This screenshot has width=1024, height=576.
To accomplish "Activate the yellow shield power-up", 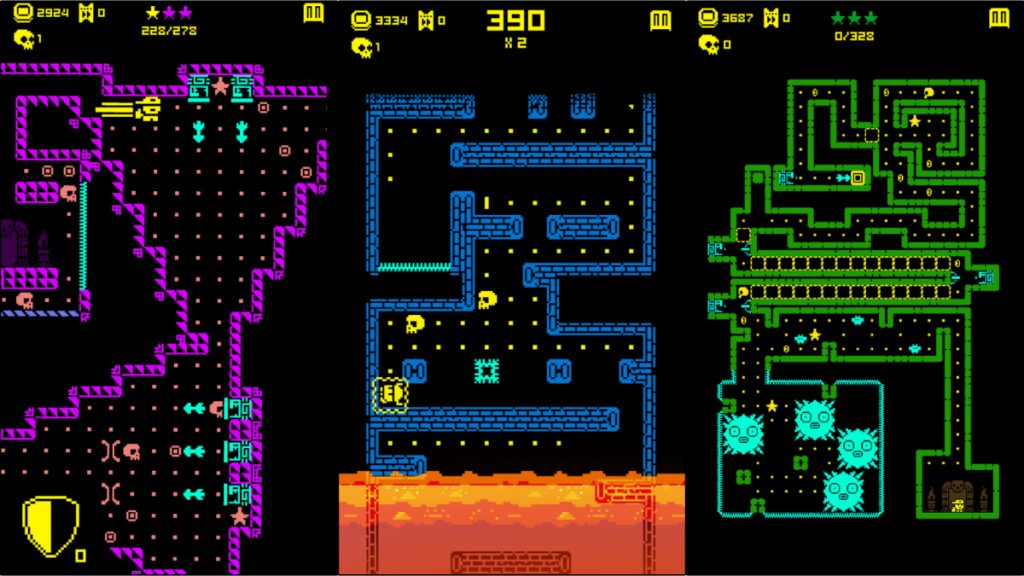I will pyautogui.click(x=50, y=526).
